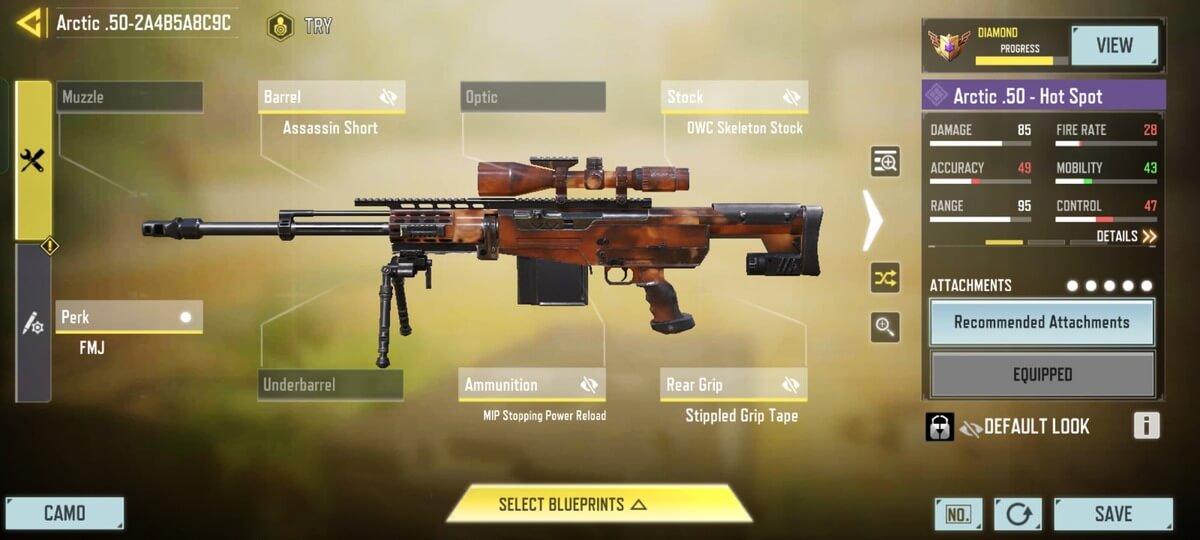Open the Perk slot showing FMJ
The image size is (1200, 540).
click(129, 317)
